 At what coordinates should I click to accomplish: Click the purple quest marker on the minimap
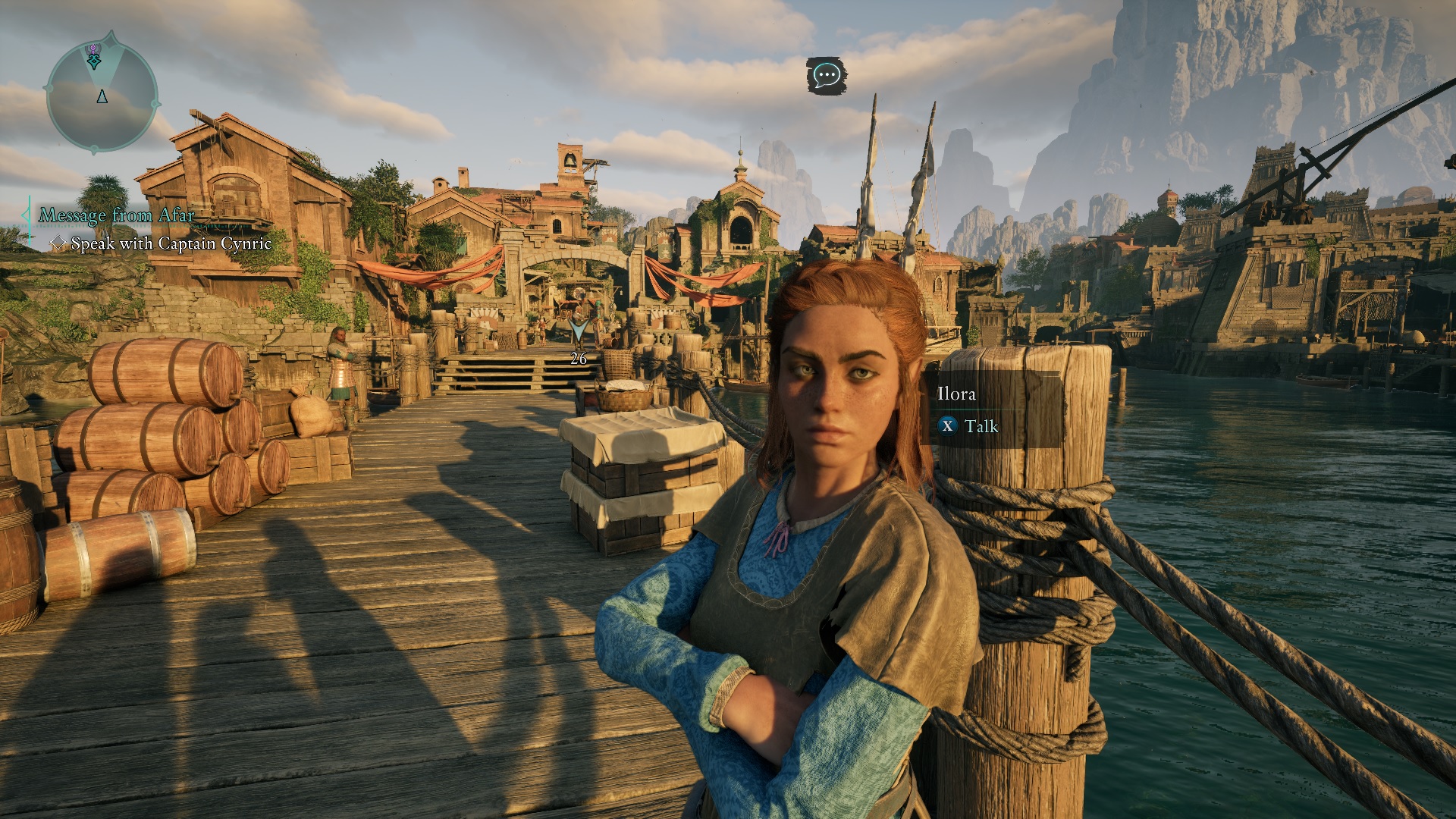click(x=93, y=50)
